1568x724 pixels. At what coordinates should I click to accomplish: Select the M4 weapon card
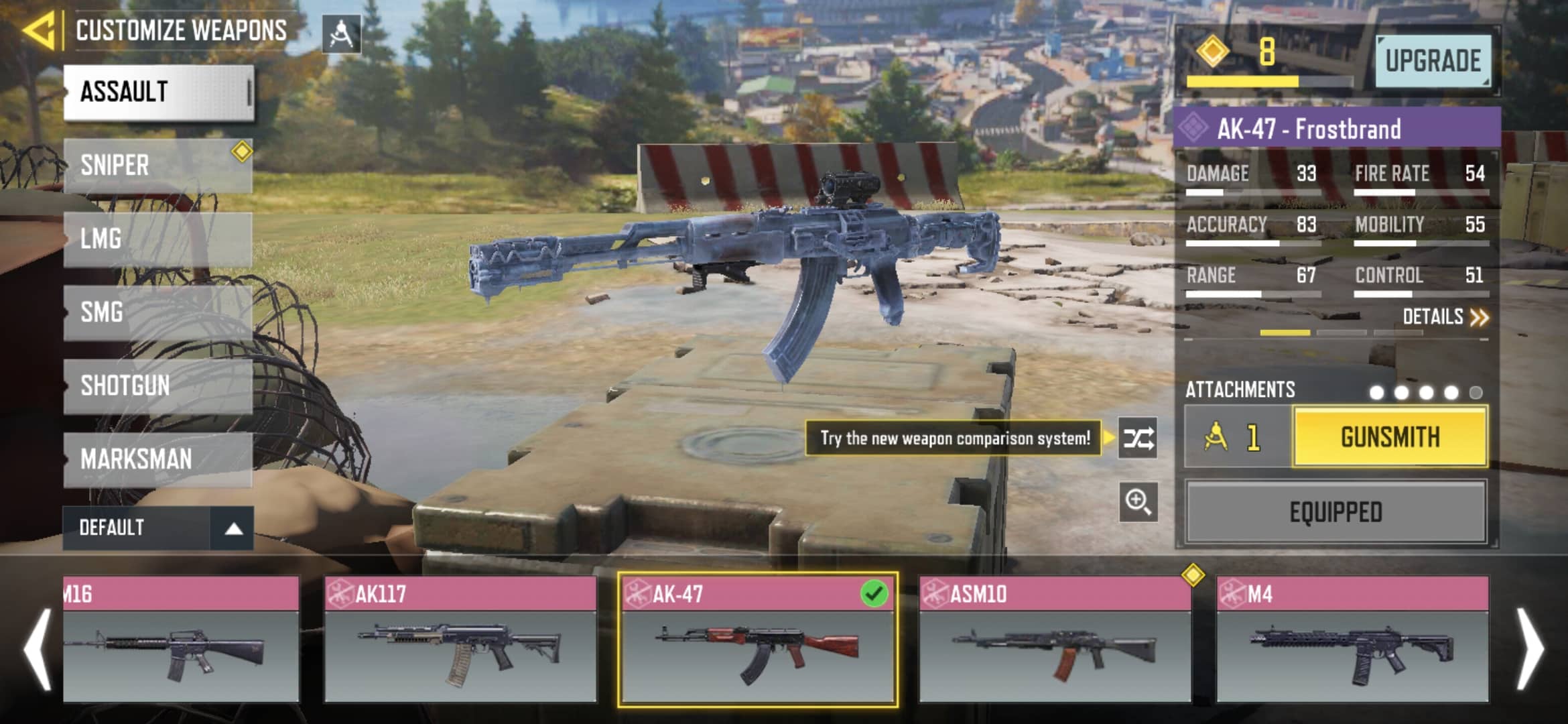pyautogui.click(x=1352, y=639)
